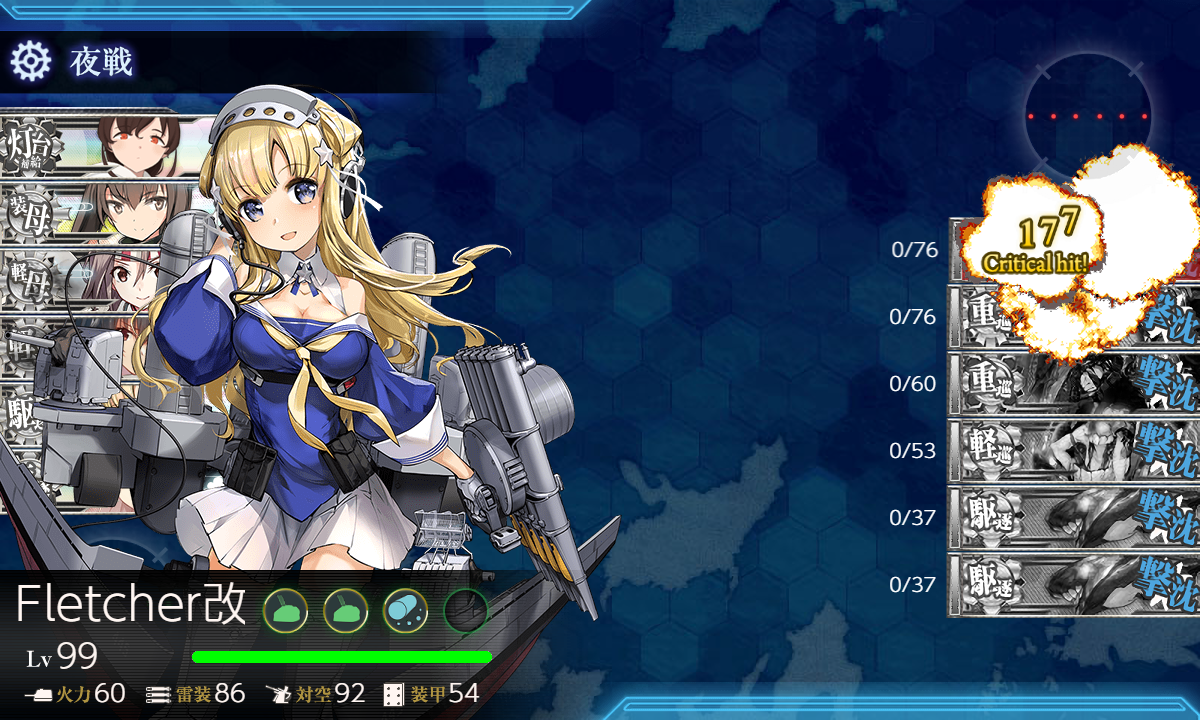Select the 0/60 重巡 heavy cruiser enemy banner

tap(1072, 384)
